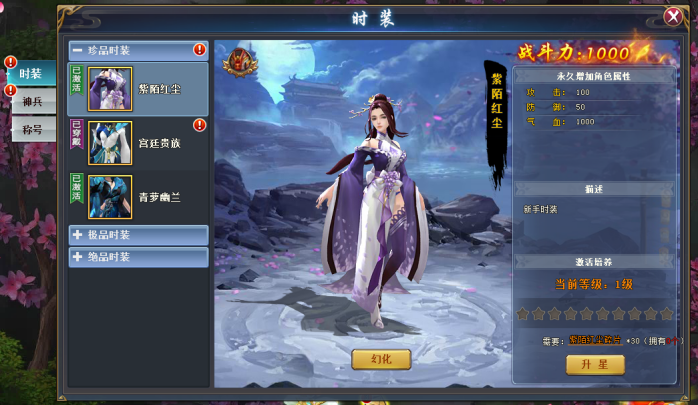Click the 升星 star upgrade button
The width and height of the screenshot is (698, 405).
coord(594,365)
